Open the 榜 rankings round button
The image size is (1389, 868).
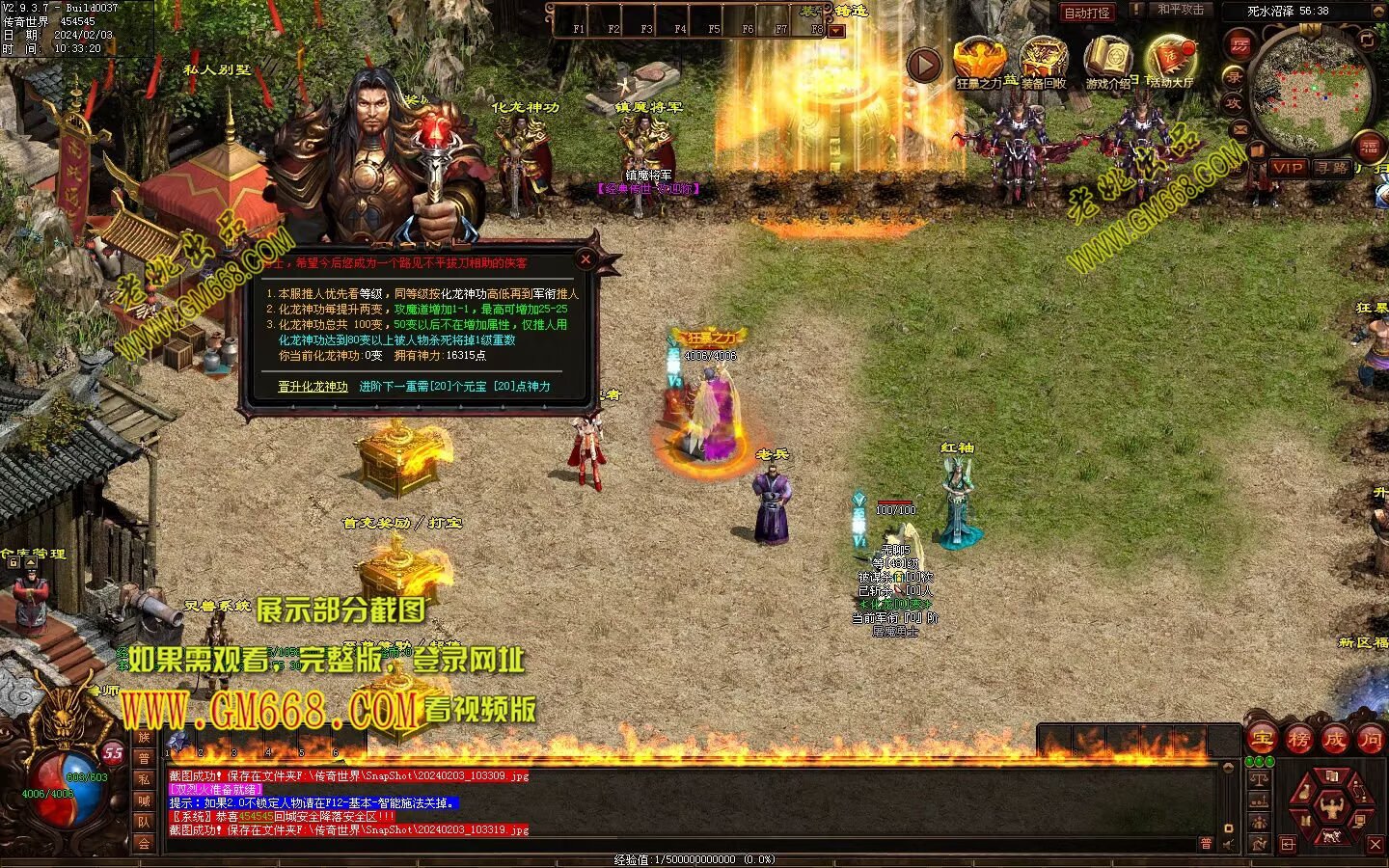[1298, 740]
